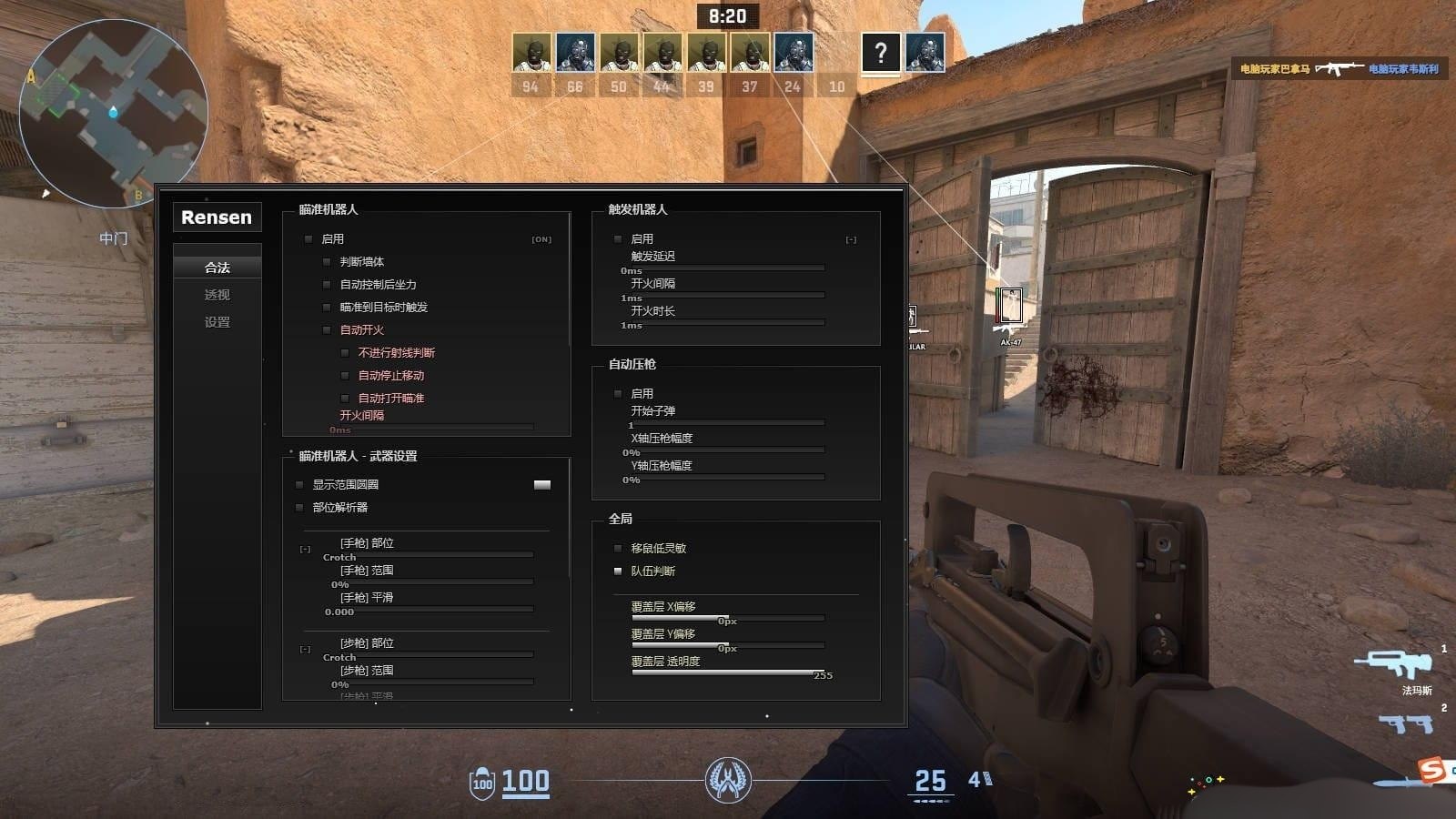
Task: Toggle the 自动开火 checkbox
Action: pyautogui.click(x=327, y=330)
